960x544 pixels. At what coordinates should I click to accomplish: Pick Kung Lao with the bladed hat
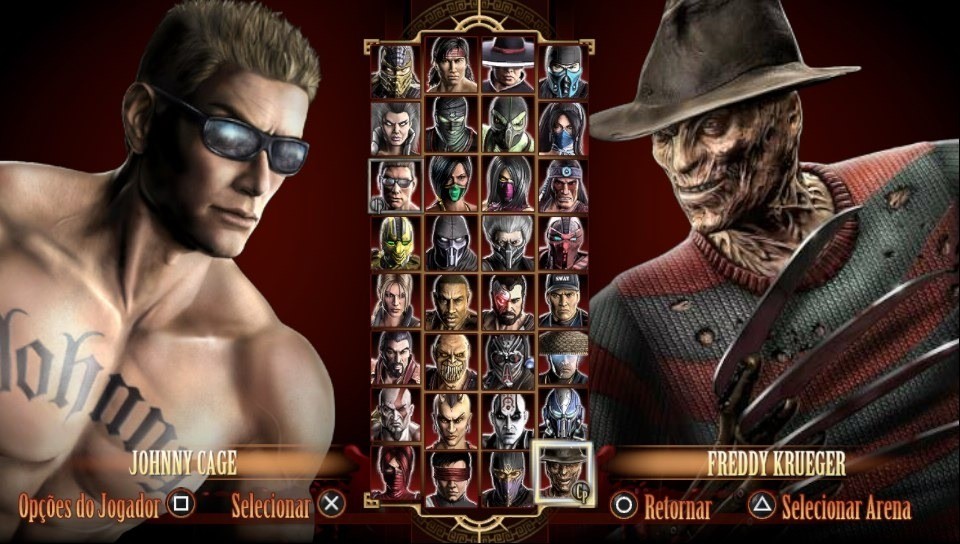point(507,66)
